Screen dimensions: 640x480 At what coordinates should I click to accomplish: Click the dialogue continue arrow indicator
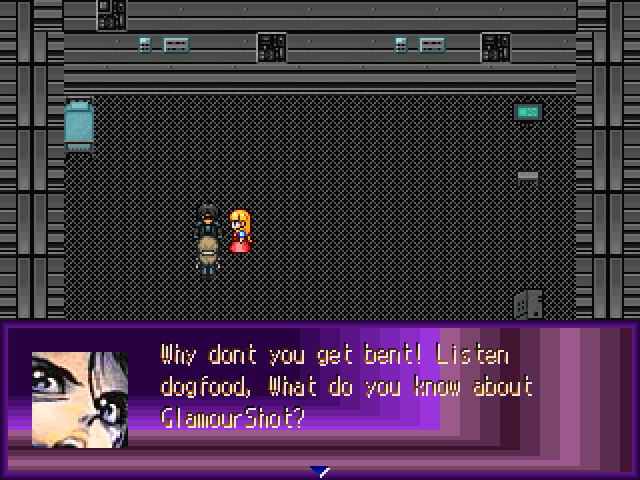(x=320, y=471)
